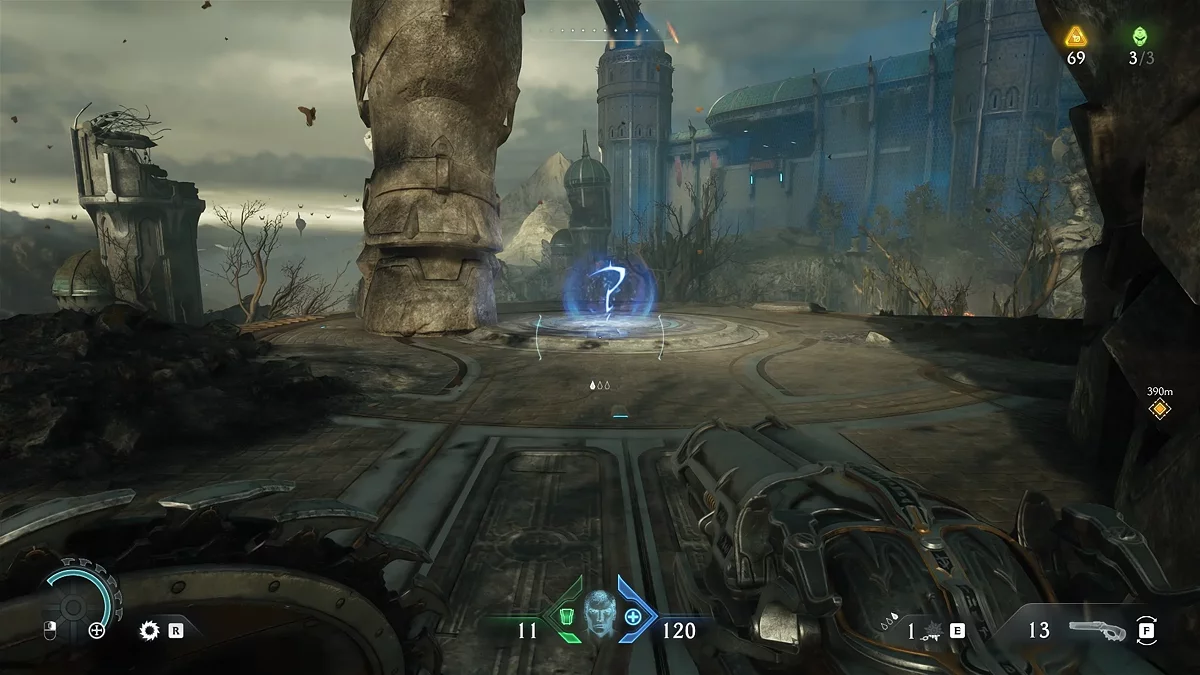1200x675 pixels.
Task: Click the Slayer face portrait
Action: coord(600,613)
